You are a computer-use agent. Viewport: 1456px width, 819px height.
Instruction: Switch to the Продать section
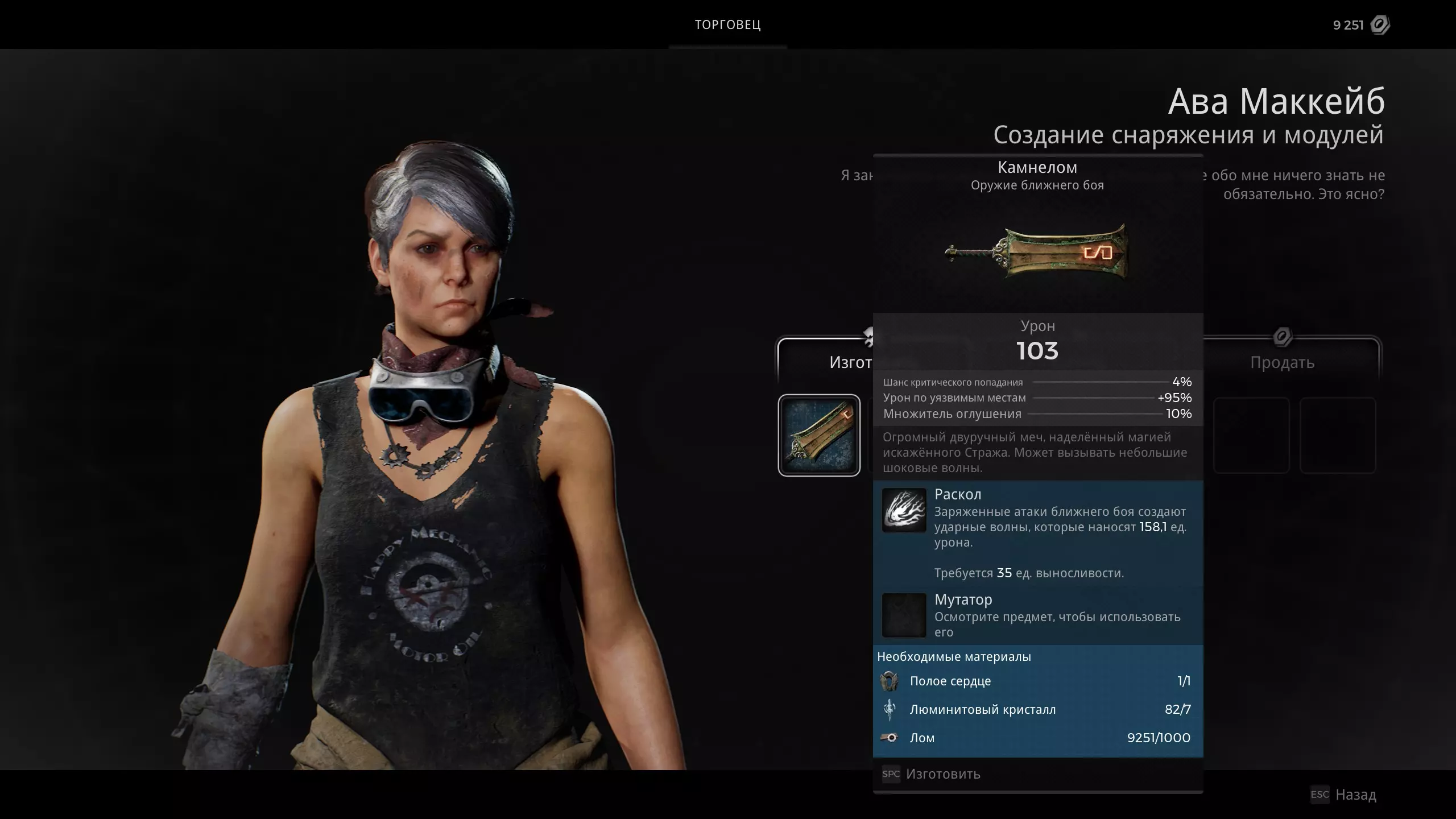tap(1282, 362)
